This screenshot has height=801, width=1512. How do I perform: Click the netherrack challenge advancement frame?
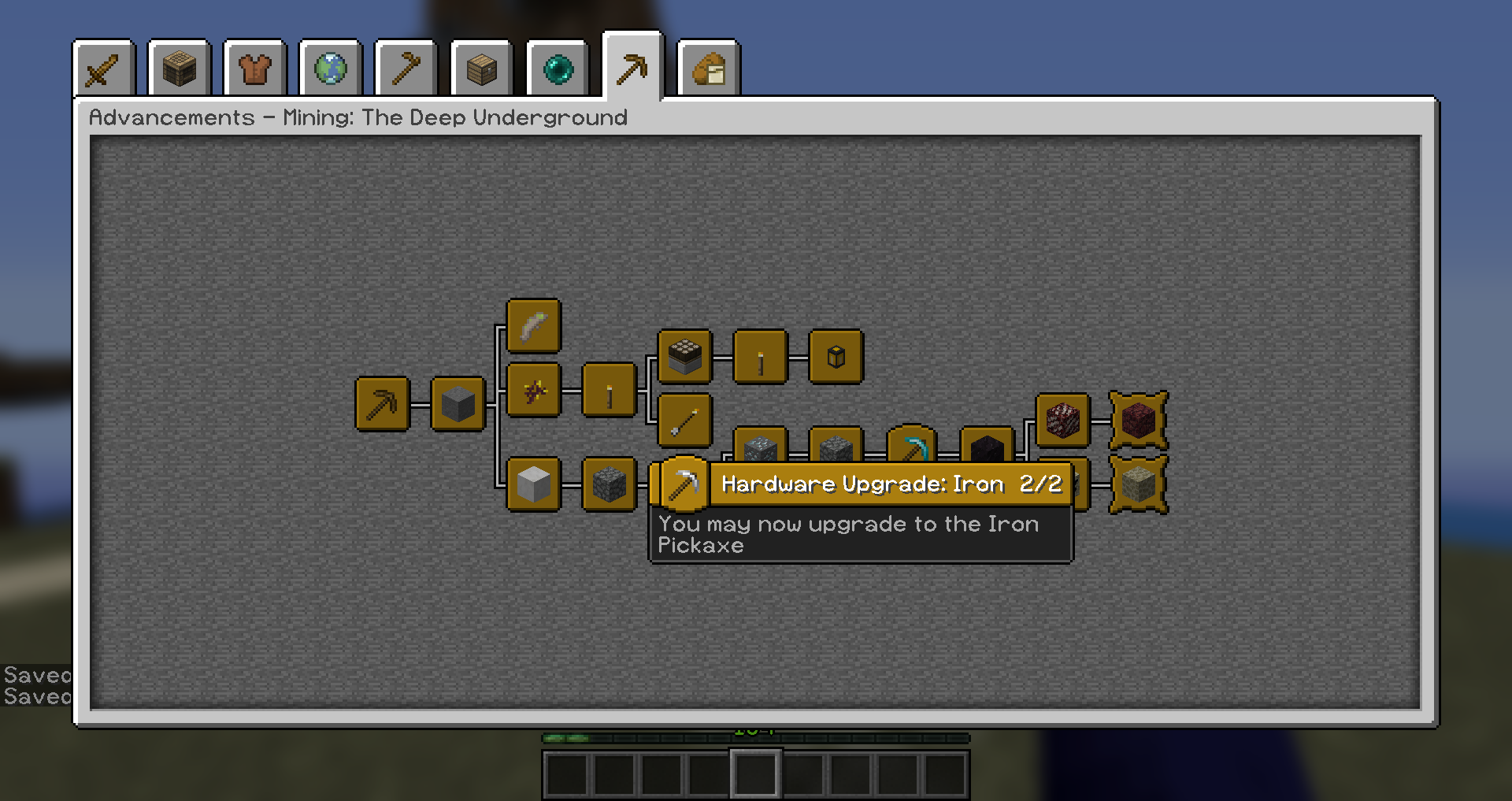tap(1139, 421)
